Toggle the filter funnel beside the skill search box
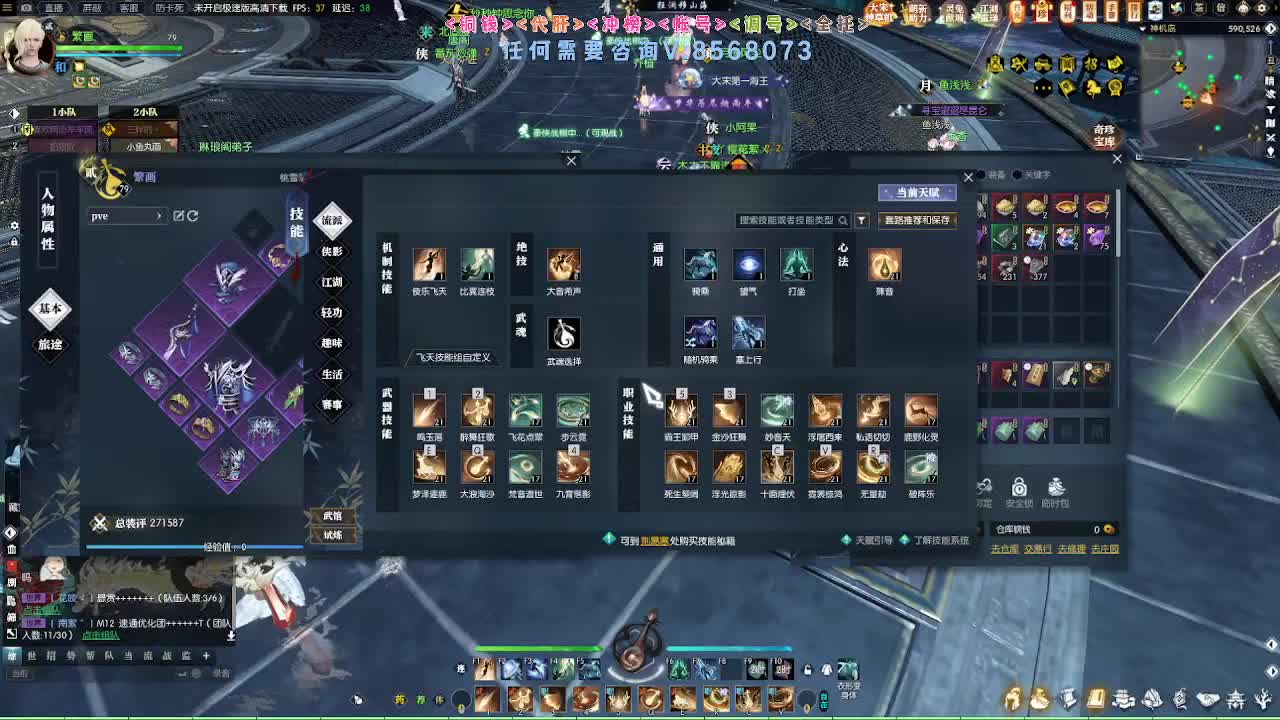Image resolution: width=1280 pixels, height=720 pixels. click(861, 220)
